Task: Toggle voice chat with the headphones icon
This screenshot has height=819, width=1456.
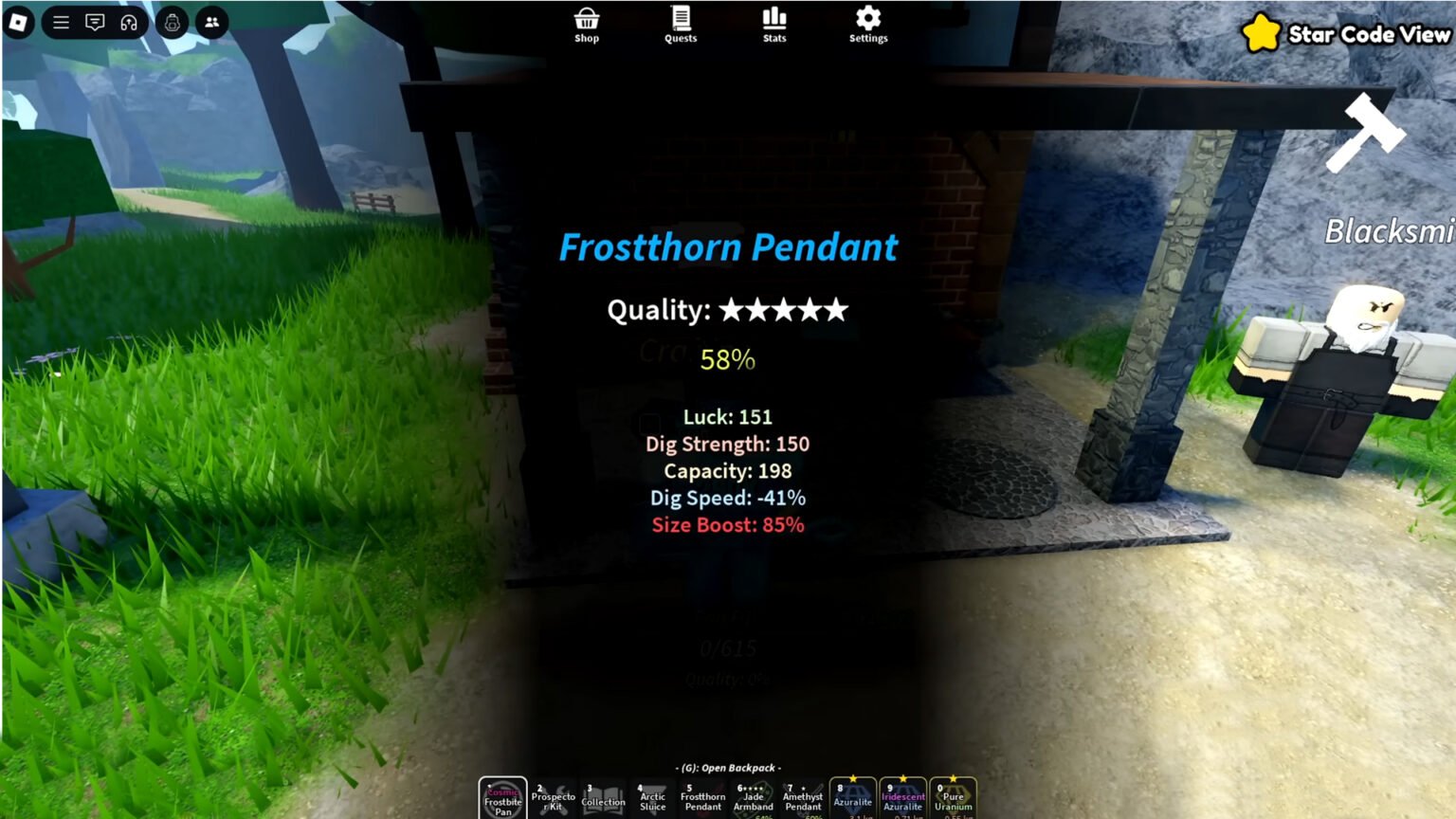Action: coord(127,22)
